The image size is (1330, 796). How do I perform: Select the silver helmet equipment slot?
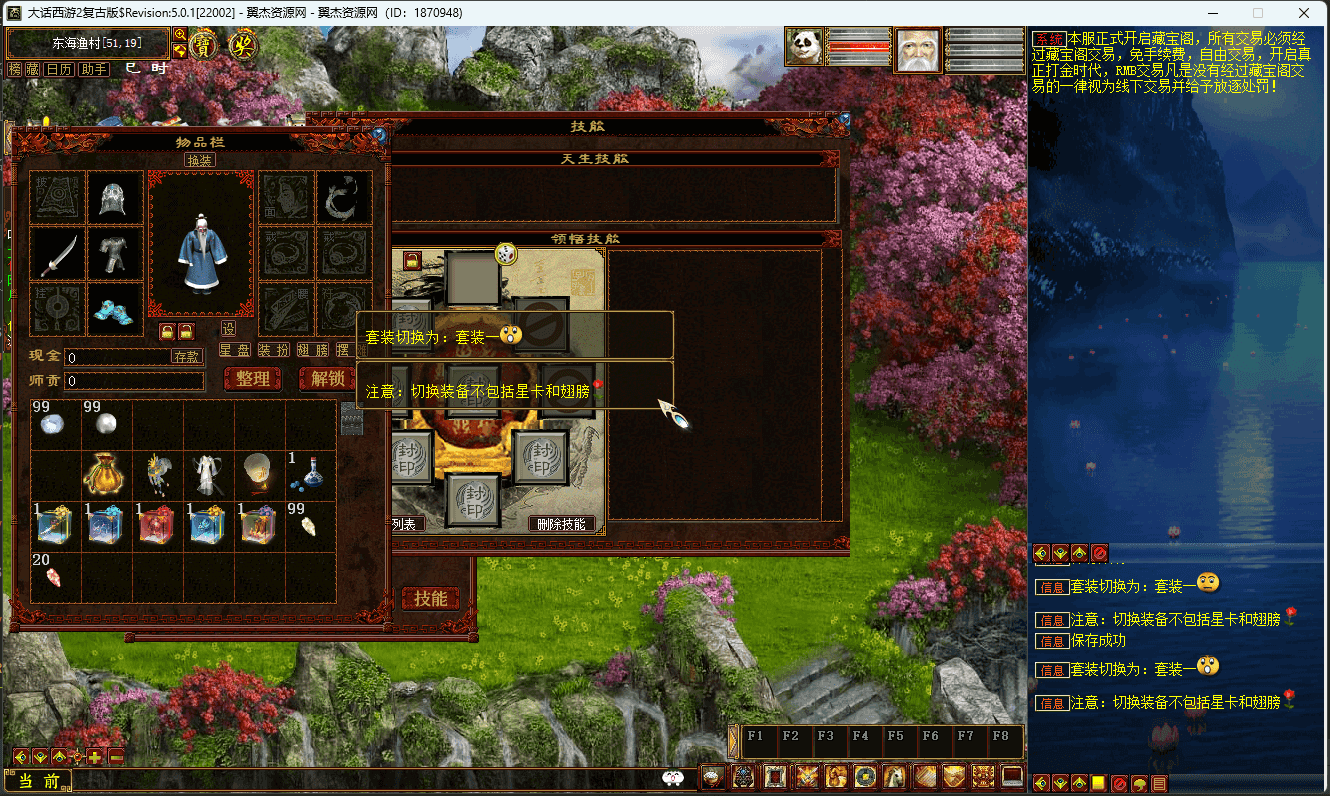click(x=114, y=199)
